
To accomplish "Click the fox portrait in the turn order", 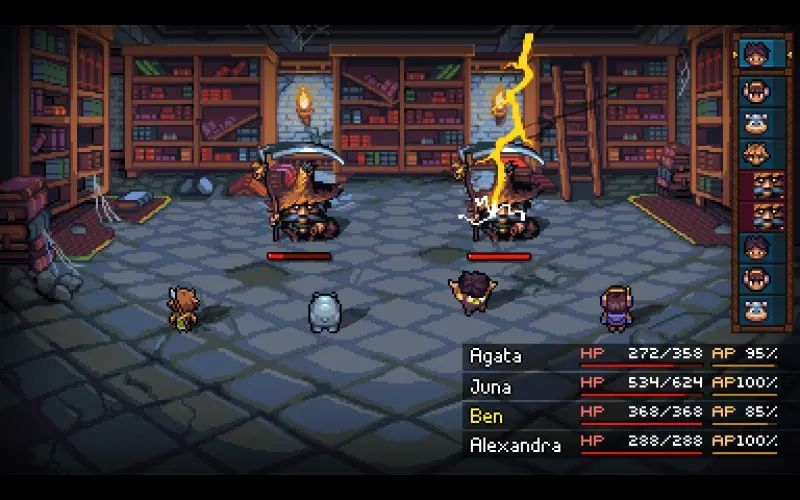I will click(x=762, y=154).
